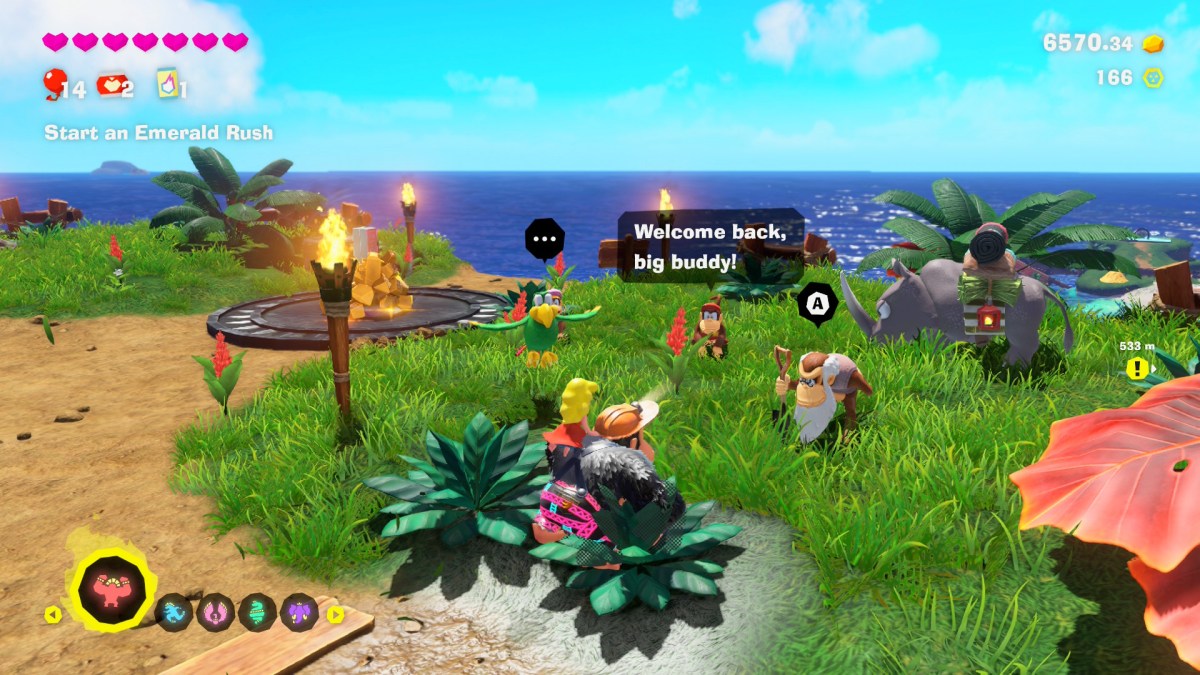This screenshot has height=675, width=1200.
Task: Switch to the pink Ostrich Bananza icon
Action: 216,612
